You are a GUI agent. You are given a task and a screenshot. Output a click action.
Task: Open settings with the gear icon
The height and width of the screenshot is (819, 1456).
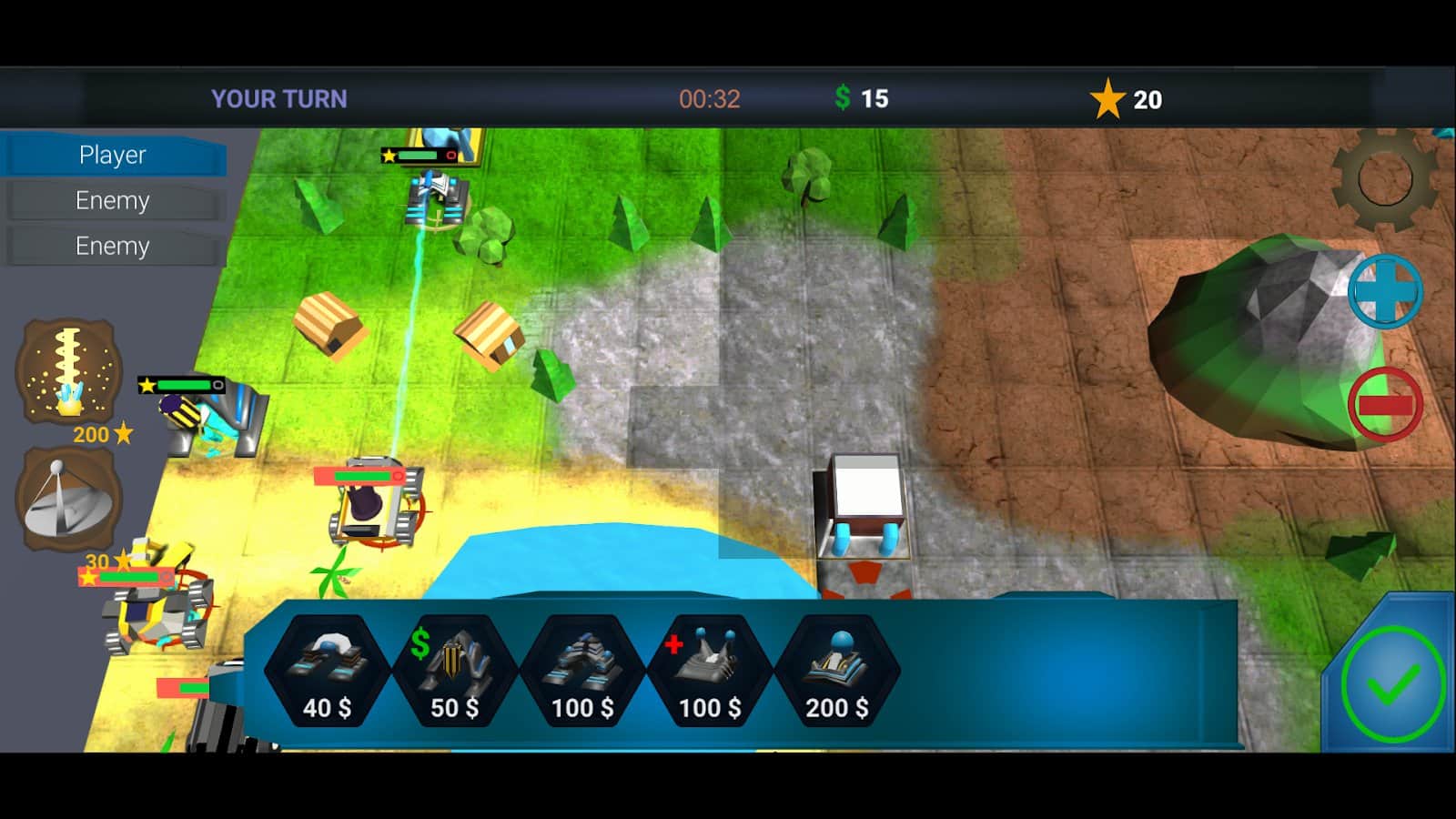(1384, 177)
